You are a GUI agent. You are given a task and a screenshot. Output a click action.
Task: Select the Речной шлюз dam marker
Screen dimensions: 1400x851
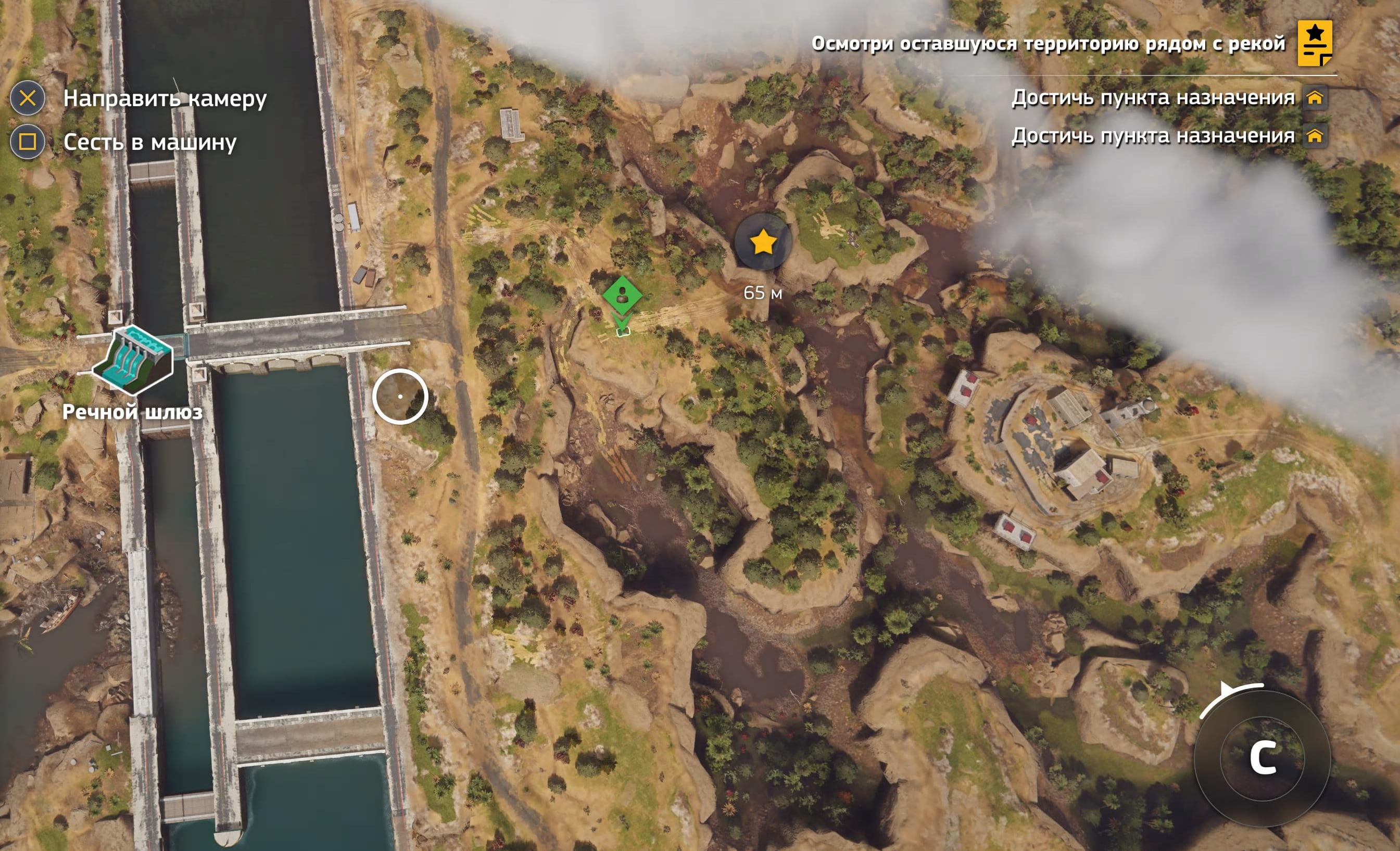[132, 360]
